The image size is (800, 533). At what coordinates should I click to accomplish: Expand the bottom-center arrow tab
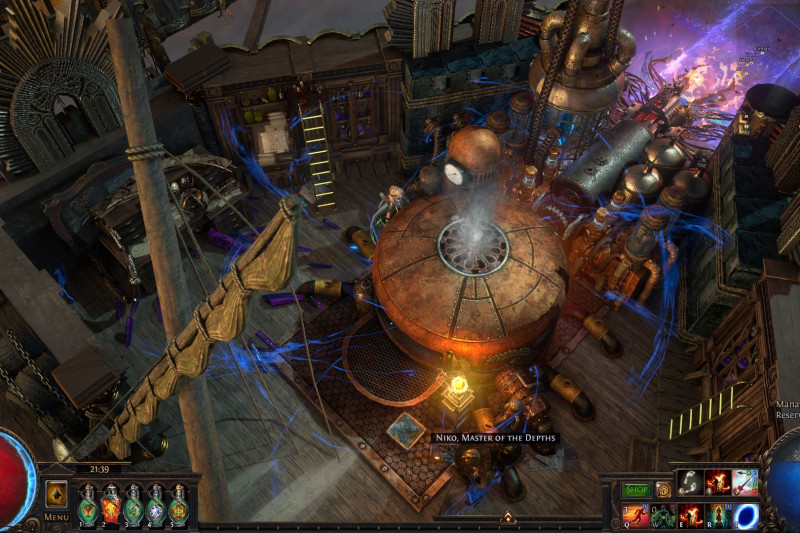click(x=507, y=518)
